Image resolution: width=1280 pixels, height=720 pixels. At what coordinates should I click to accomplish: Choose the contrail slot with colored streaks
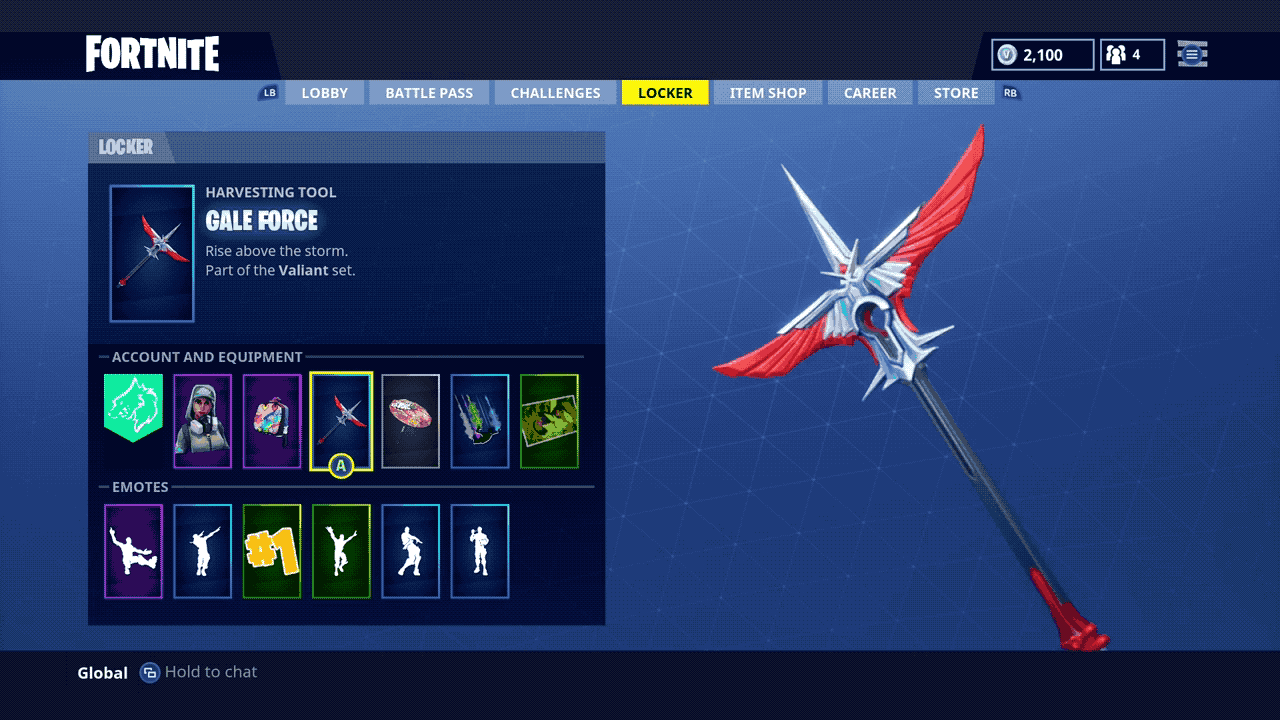click(x=480, y=421)
